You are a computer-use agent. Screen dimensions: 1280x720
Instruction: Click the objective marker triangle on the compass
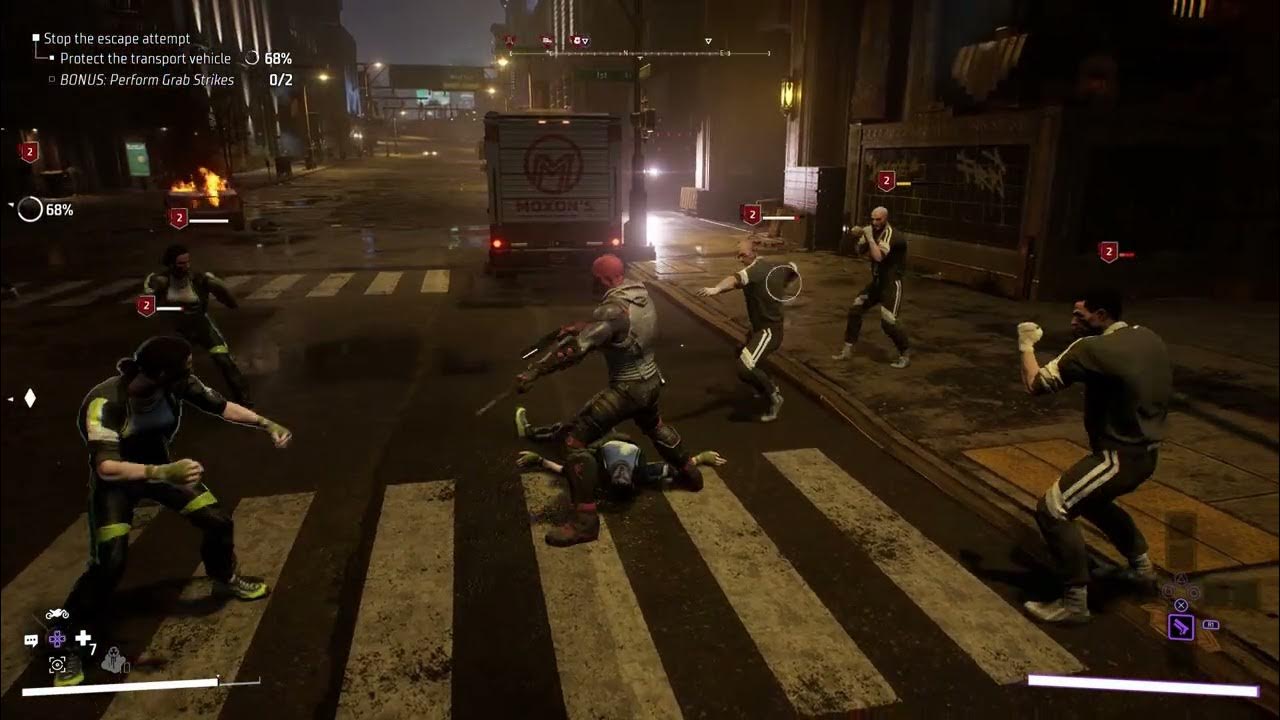pyautogui.click(x=708, y=41)
